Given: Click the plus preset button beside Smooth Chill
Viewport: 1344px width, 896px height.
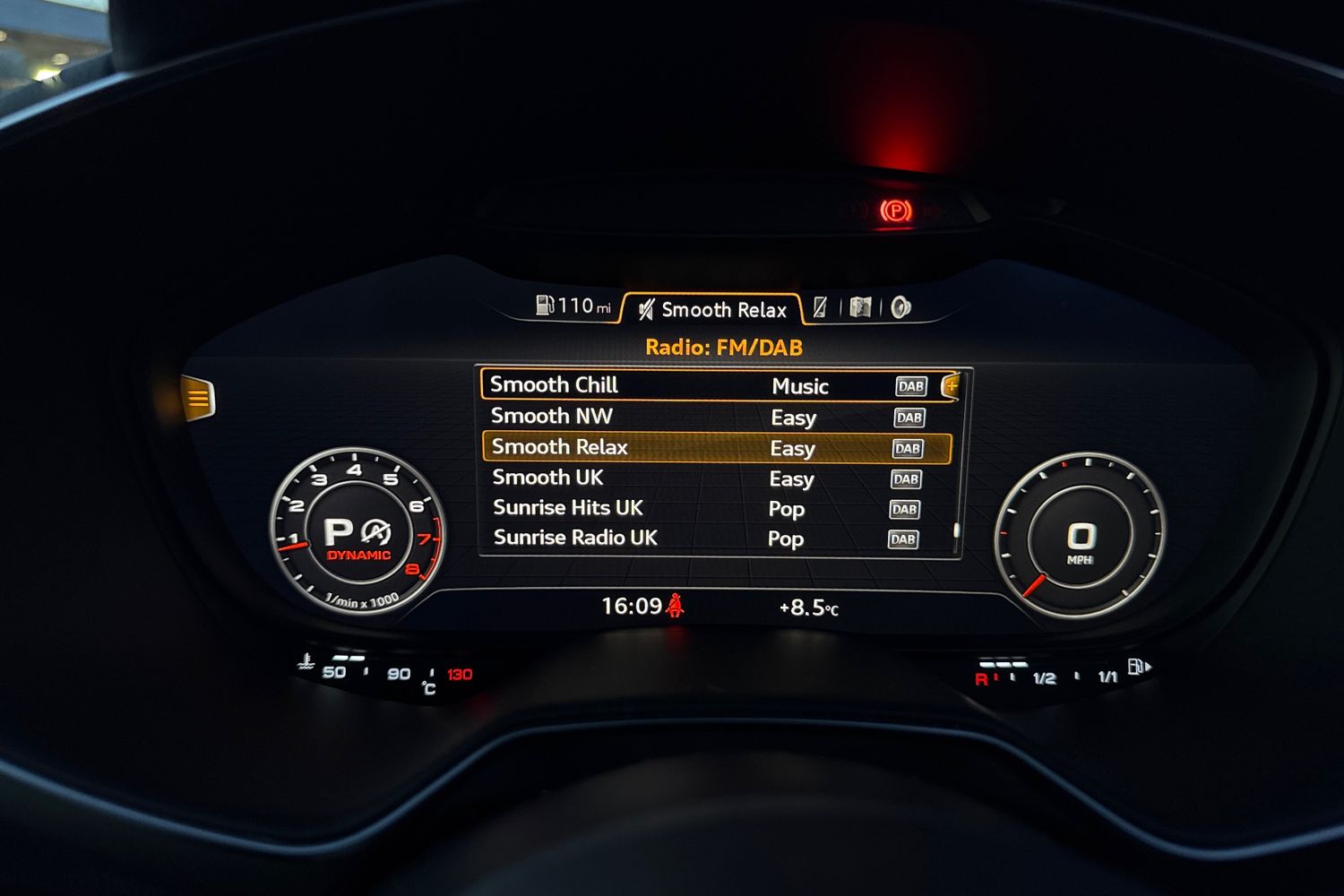Looking at the screenshot, I should tap(952, 386).
